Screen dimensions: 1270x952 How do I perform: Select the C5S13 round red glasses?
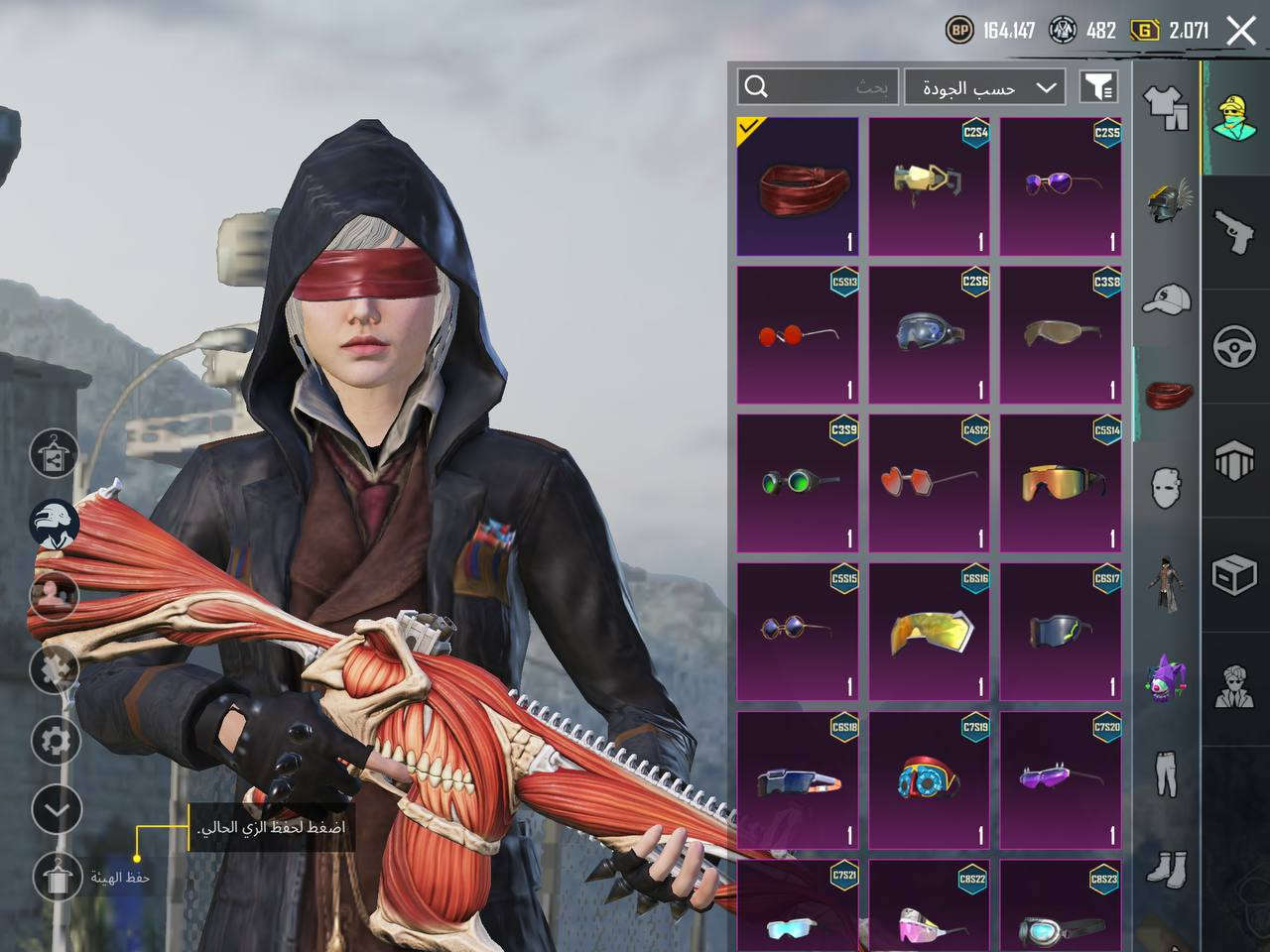pyautogui.click(x=798, y=335)
